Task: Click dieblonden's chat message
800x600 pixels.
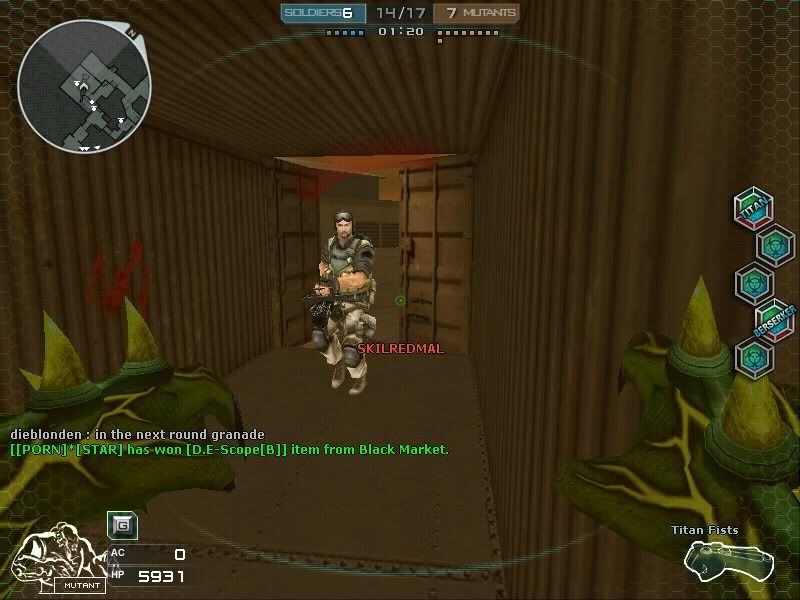Action: click(x=137, y=434)
